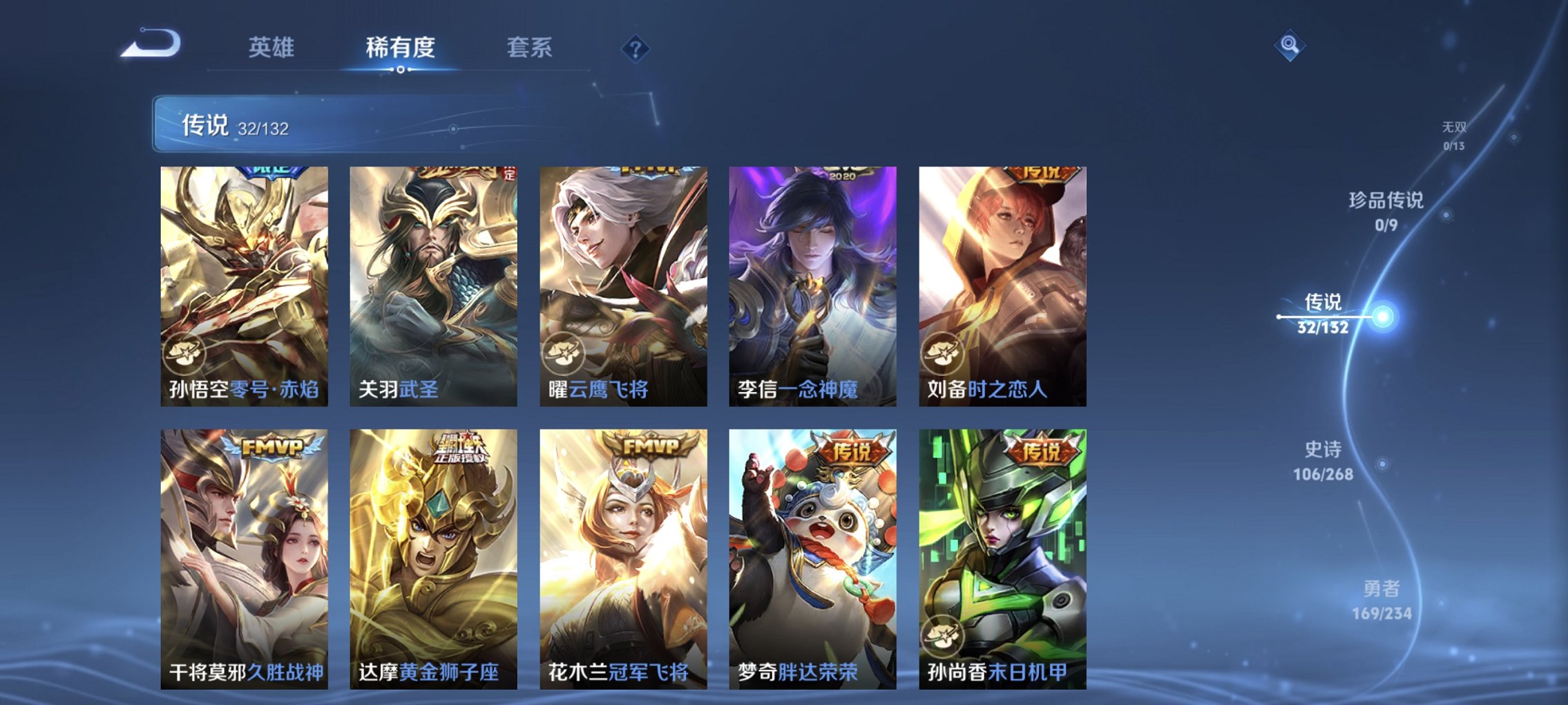Click the help question mark icon beside tabs
Screen dimensions: 1568x705
[637, 49]
